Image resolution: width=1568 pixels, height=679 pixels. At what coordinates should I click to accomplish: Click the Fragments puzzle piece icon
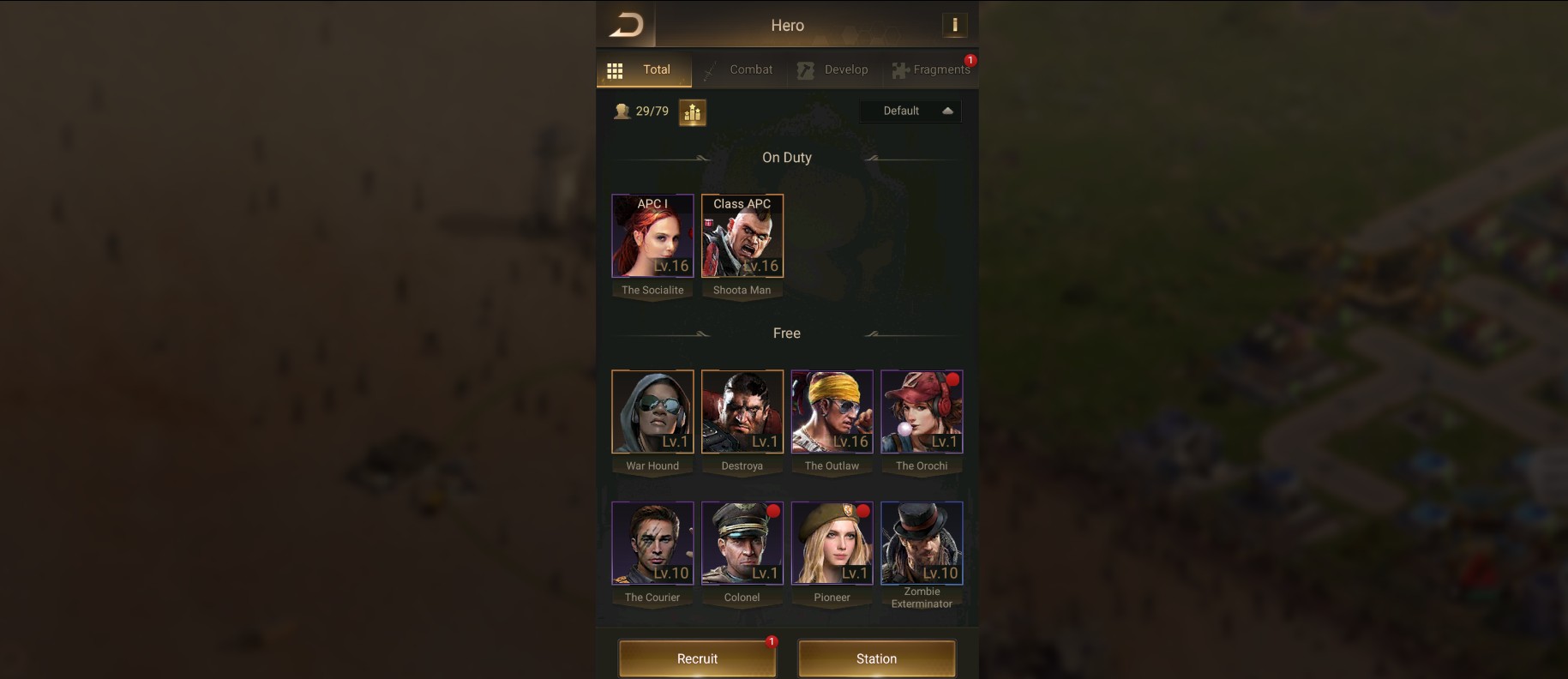[899, 69]
